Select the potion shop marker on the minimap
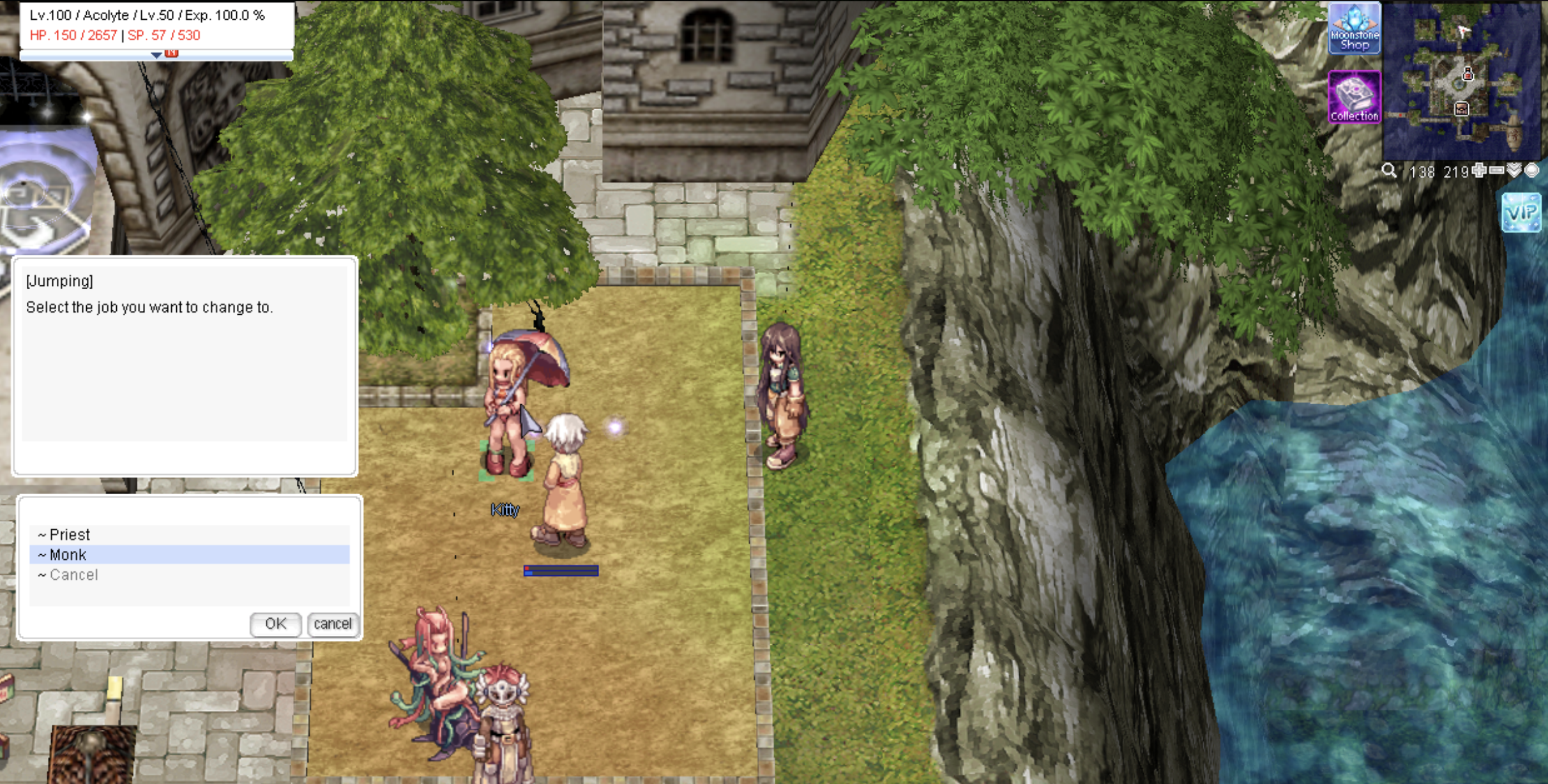This screenshot has width=1548, height=784. (x=1468, y=75)
